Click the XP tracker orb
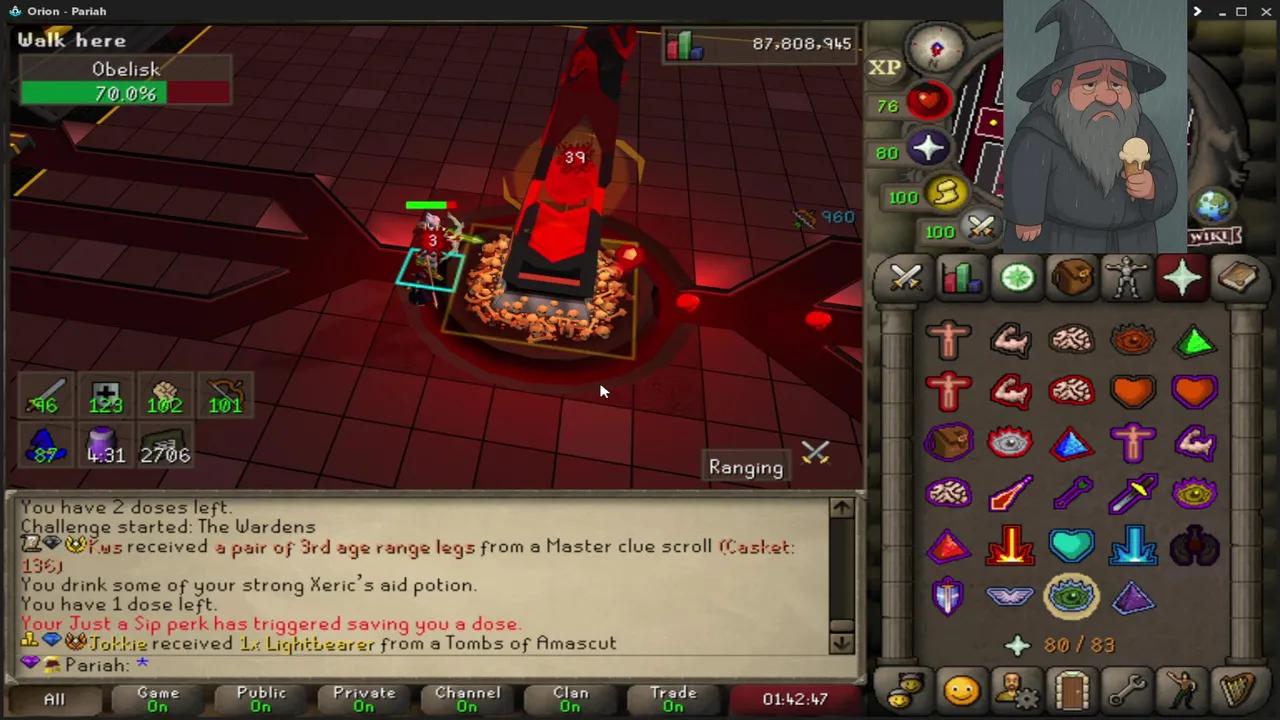1280x720 pixels. coord(884,67)
